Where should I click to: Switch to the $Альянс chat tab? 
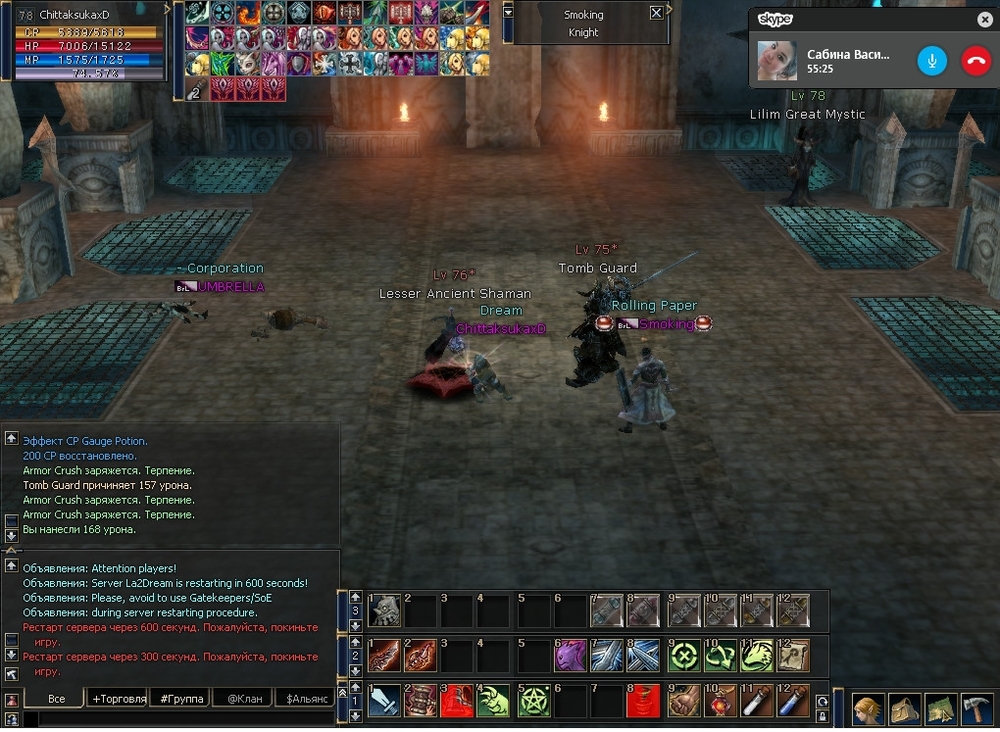click(x=306, y=698)
